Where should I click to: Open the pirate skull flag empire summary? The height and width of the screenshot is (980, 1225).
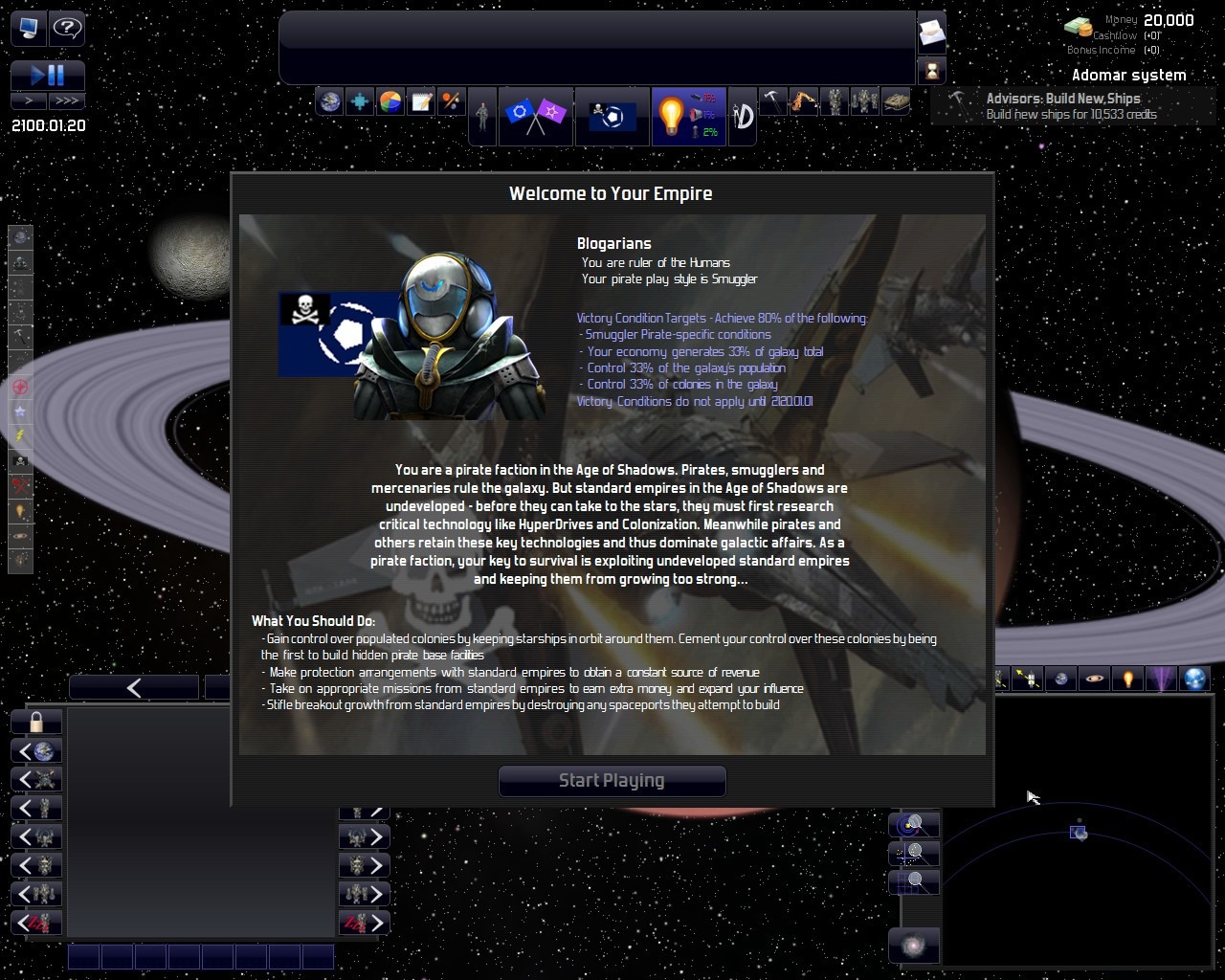tap(612, 116)
